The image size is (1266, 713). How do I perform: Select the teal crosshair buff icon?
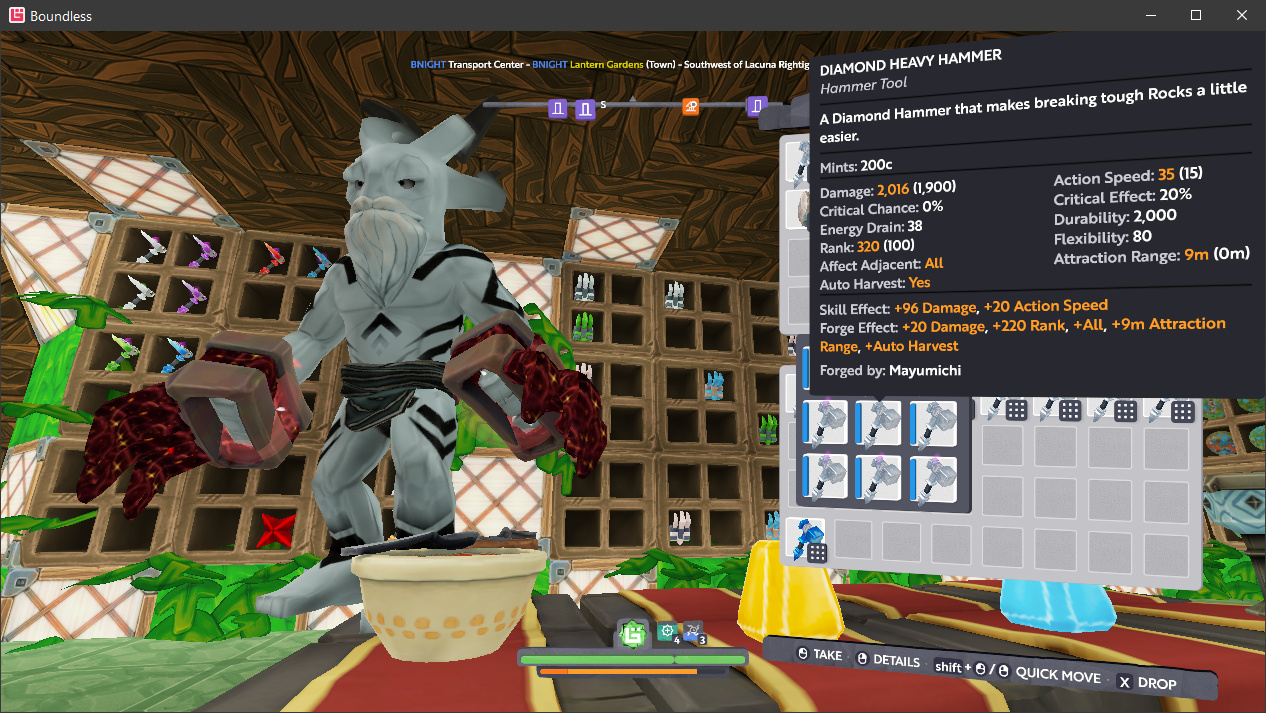click(x=667, y=632)
